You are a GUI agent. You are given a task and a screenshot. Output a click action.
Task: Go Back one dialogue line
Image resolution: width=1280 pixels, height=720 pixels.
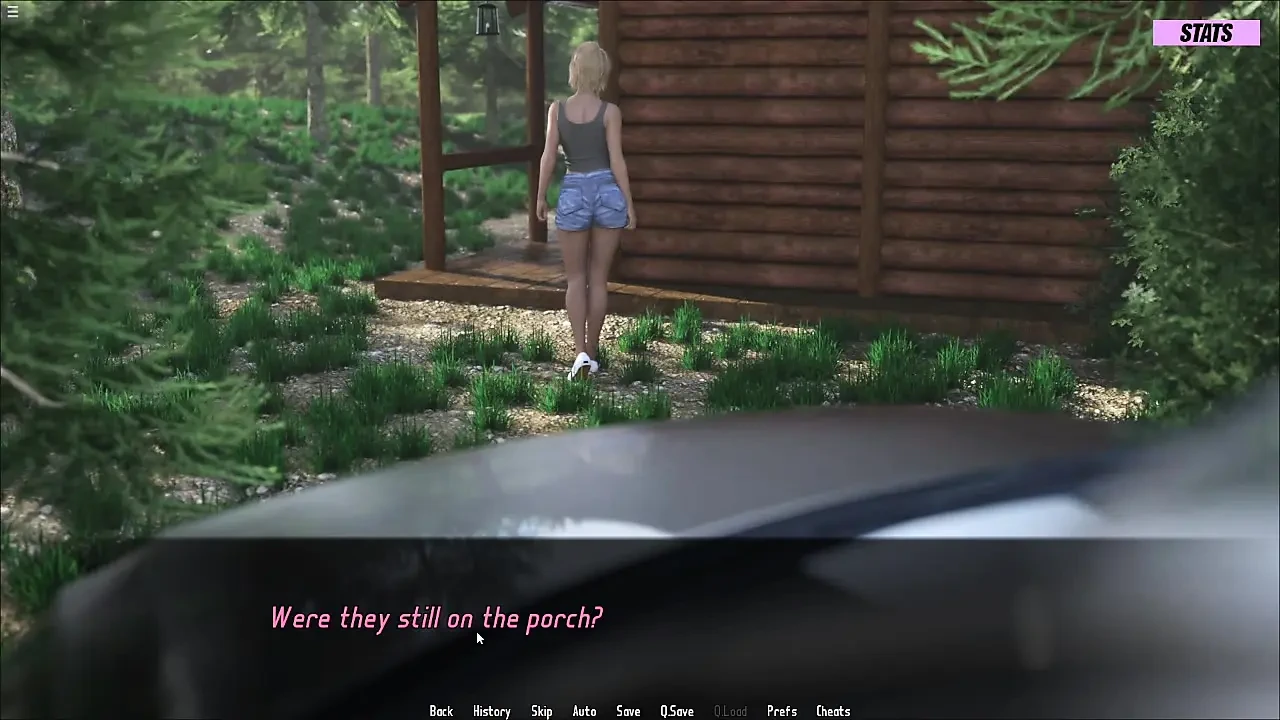coord(441,711)
